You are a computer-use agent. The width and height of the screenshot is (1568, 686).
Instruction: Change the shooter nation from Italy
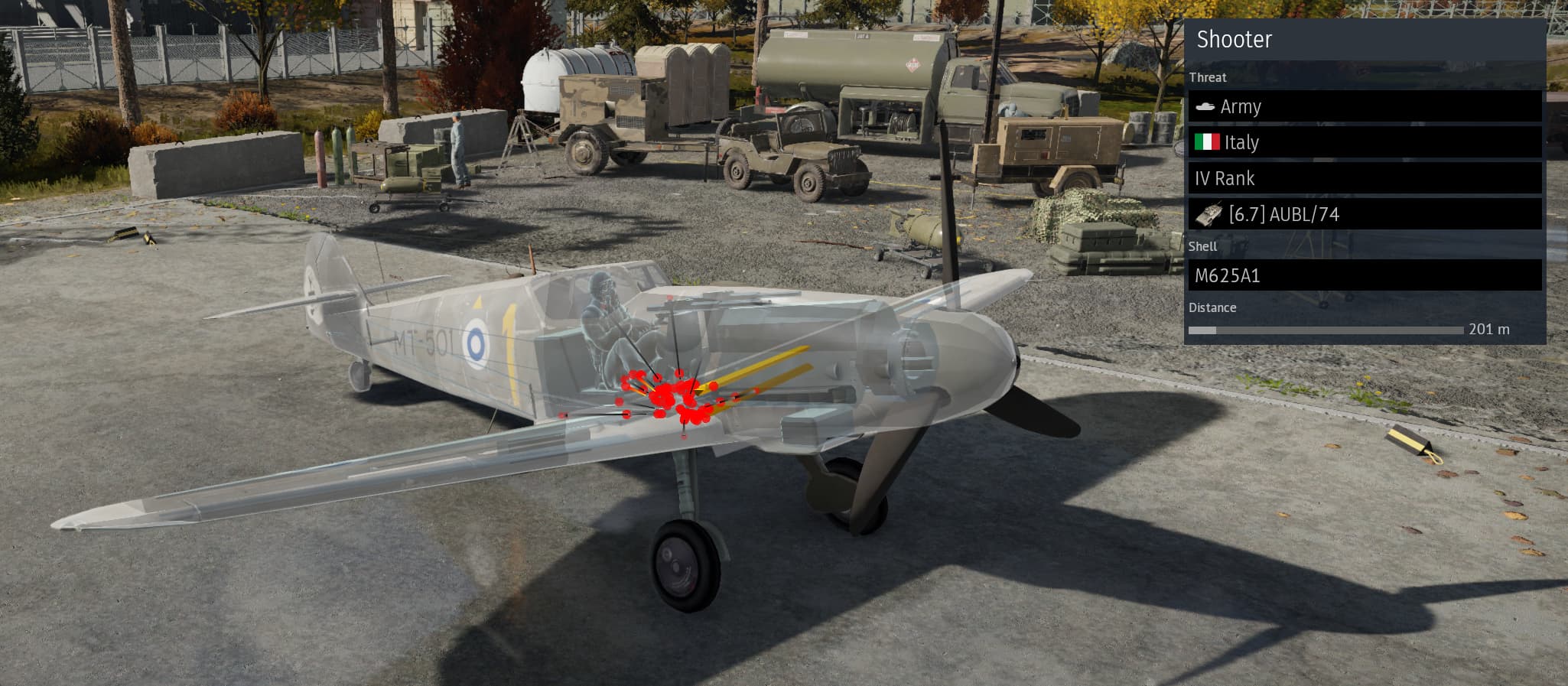click(1364, 142)
